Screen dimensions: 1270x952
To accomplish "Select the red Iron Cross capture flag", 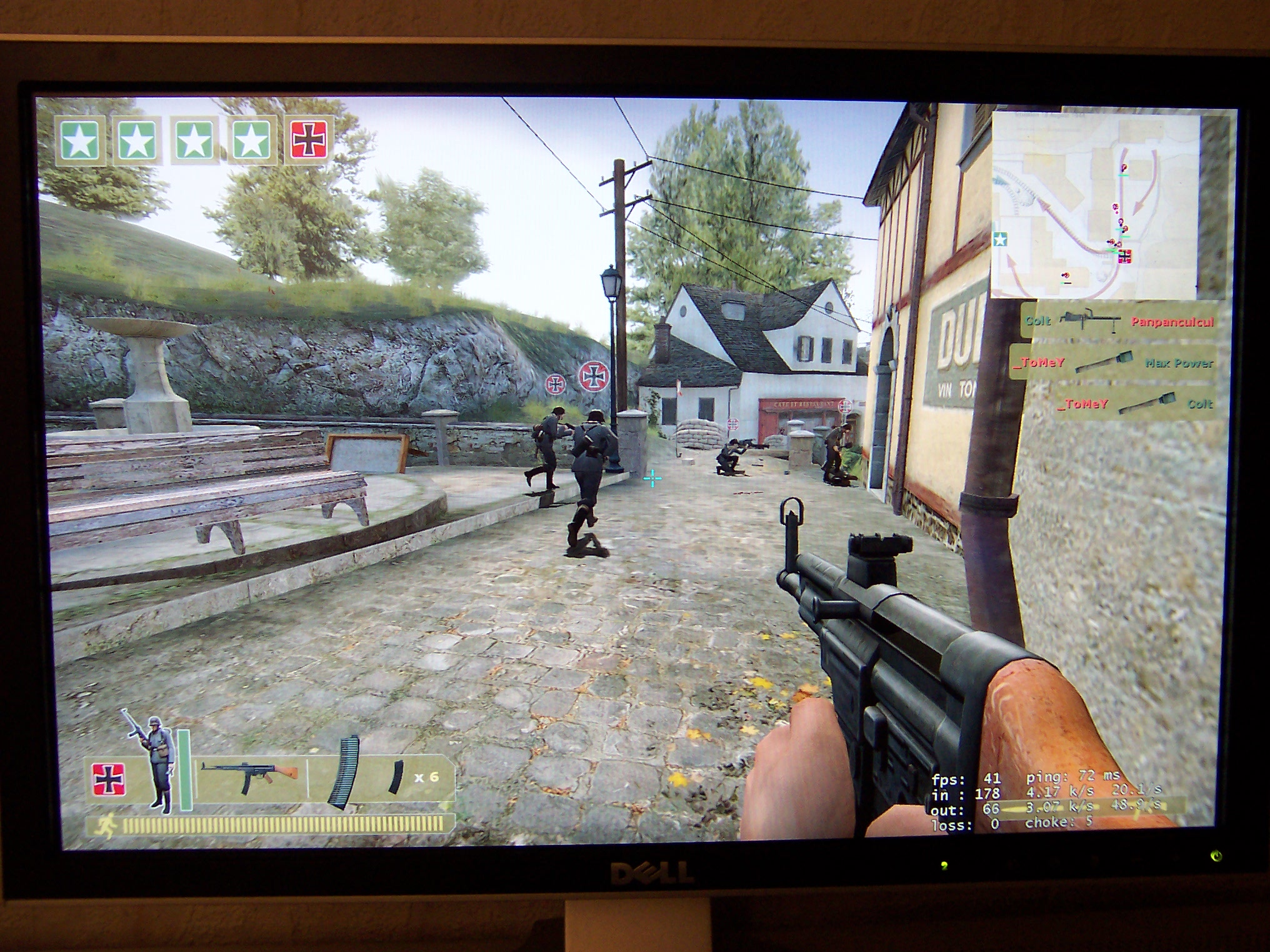I will 308,139.
